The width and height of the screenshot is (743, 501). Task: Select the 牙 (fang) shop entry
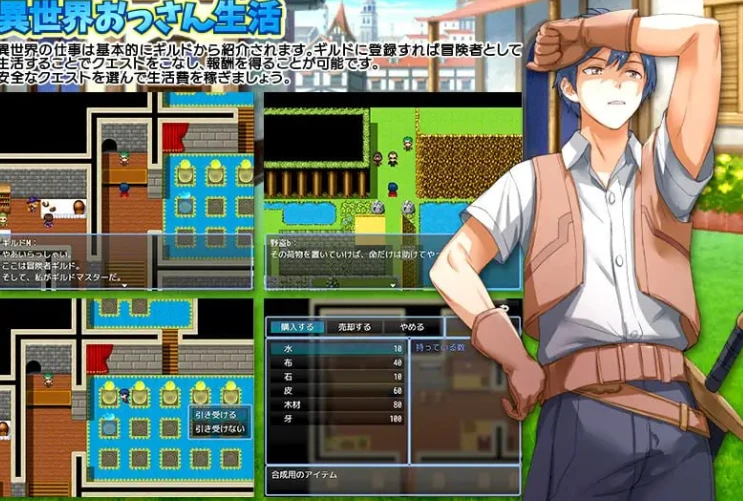(337, 419)
